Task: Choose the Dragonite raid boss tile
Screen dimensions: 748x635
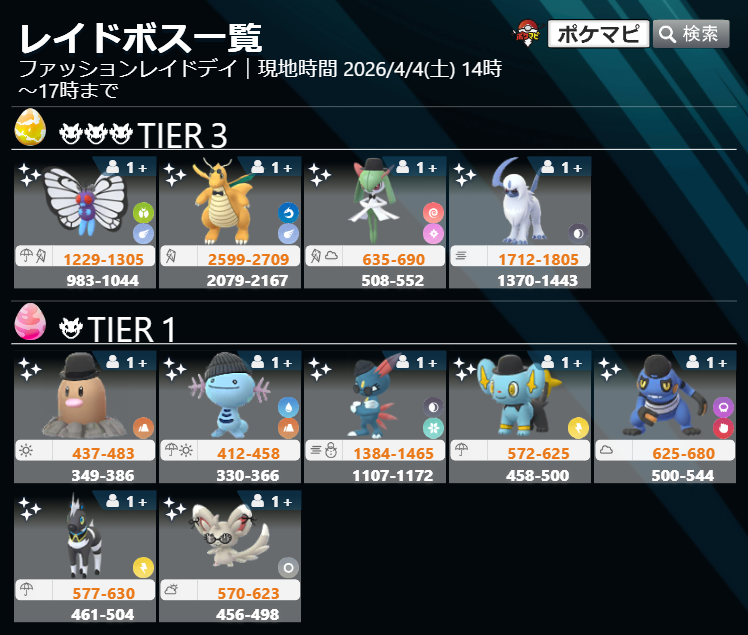Action: point(230,222)
